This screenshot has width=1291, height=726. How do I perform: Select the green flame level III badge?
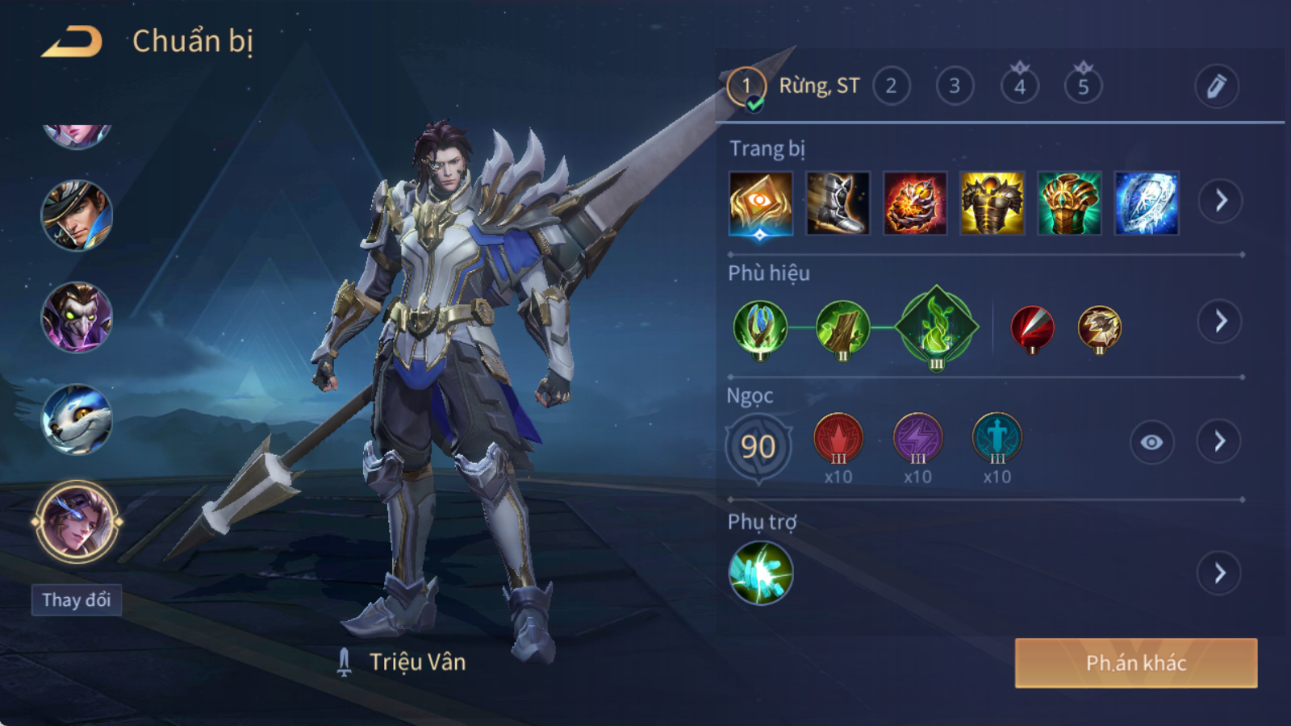click(936, 327)
